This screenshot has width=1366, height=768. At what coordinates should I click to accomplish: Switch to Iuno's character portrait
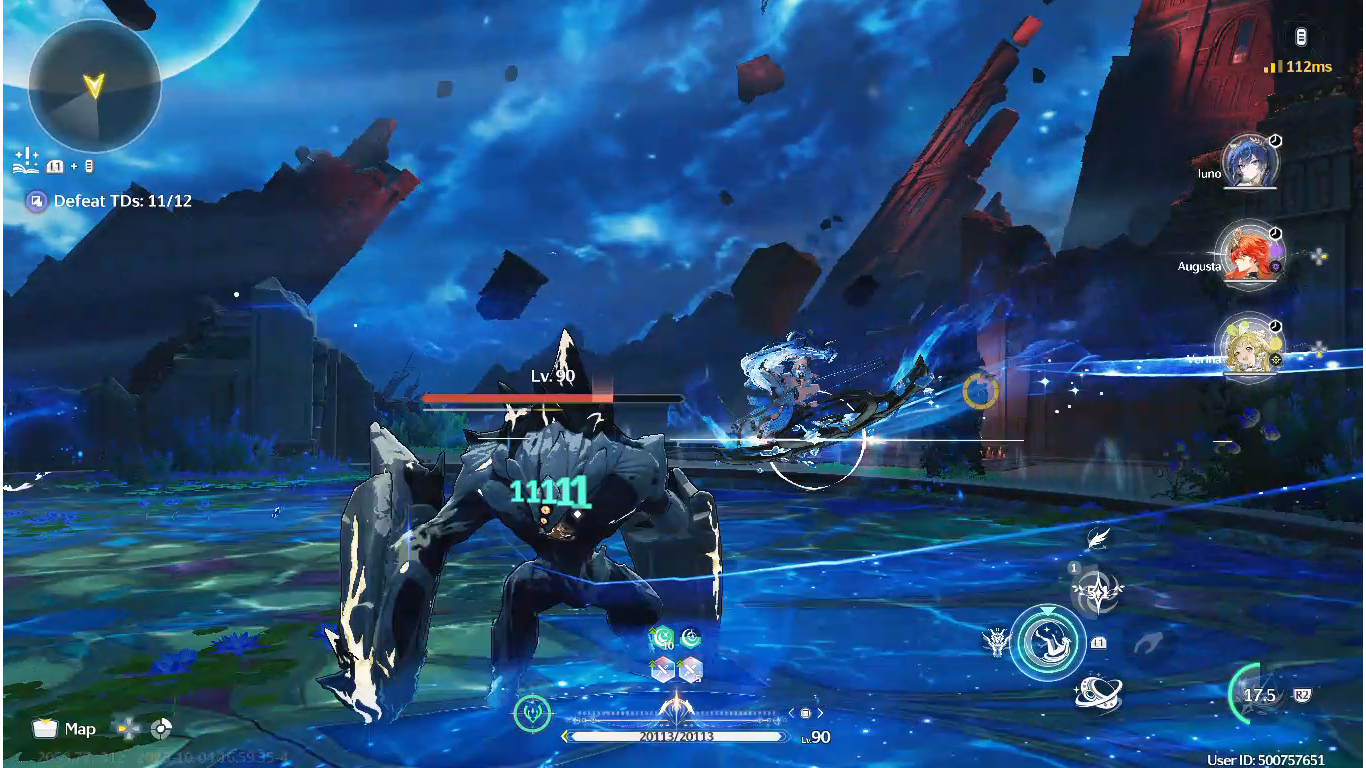1250,163
